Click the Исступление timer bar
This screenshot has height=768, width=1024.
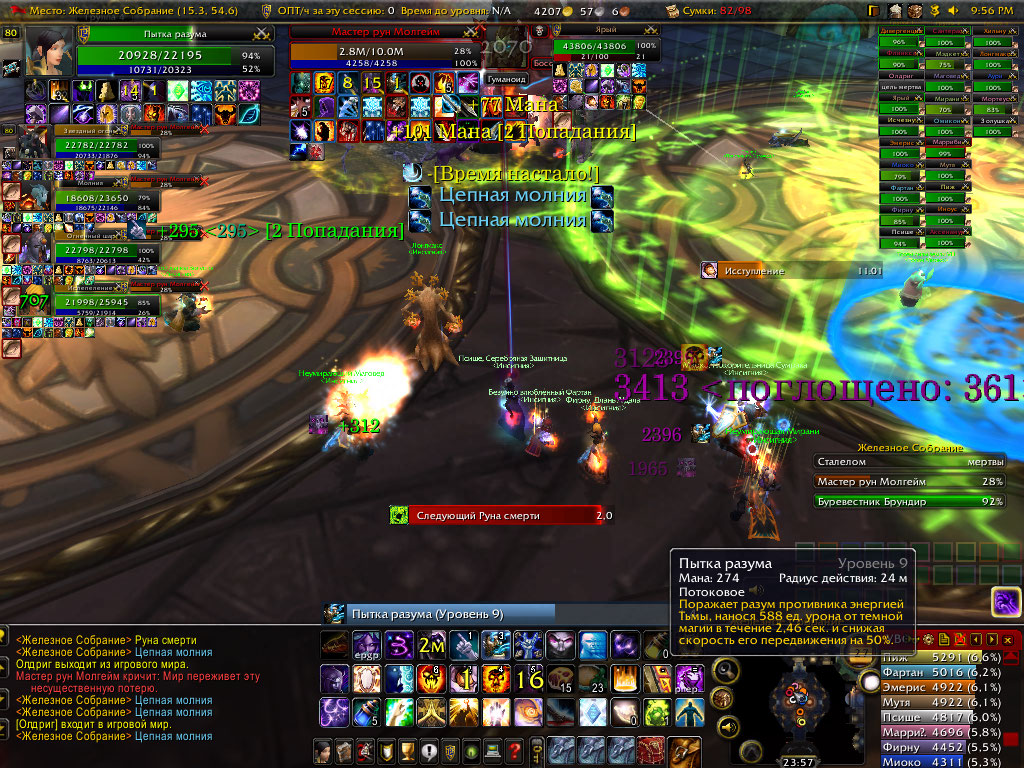coord(791,270)
